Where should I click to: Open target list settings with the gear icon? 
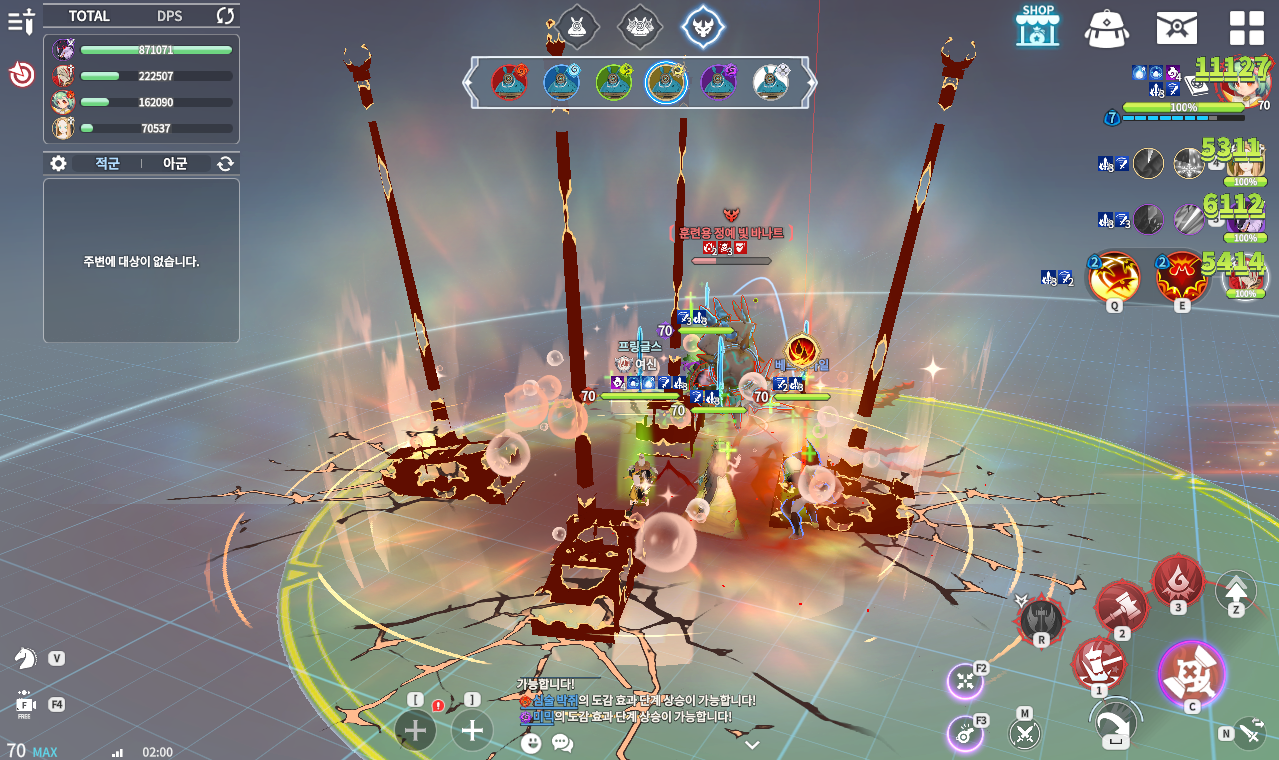tap(59, 163)
